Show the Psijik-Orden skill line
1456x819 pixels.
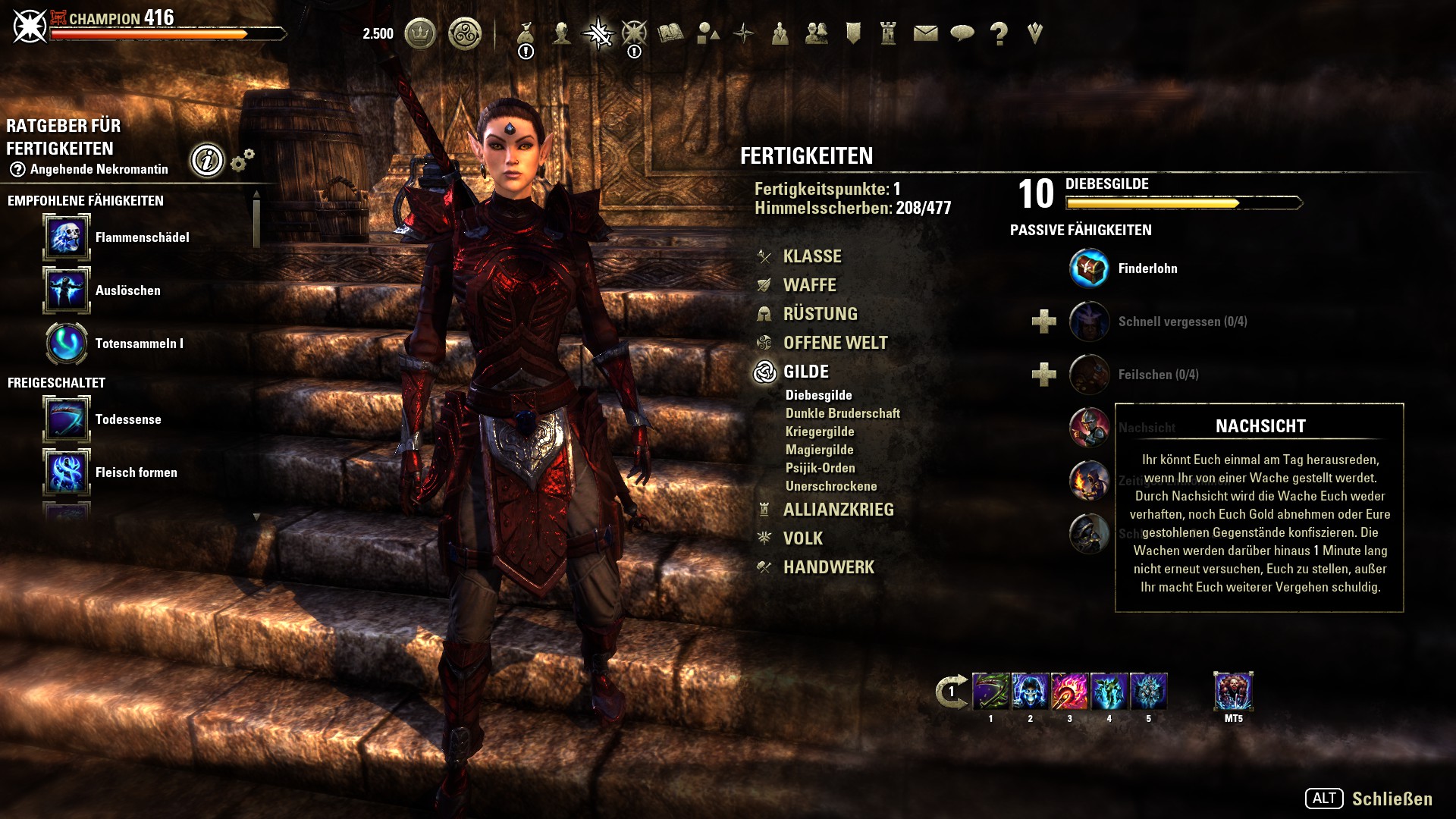click(820, 468)
